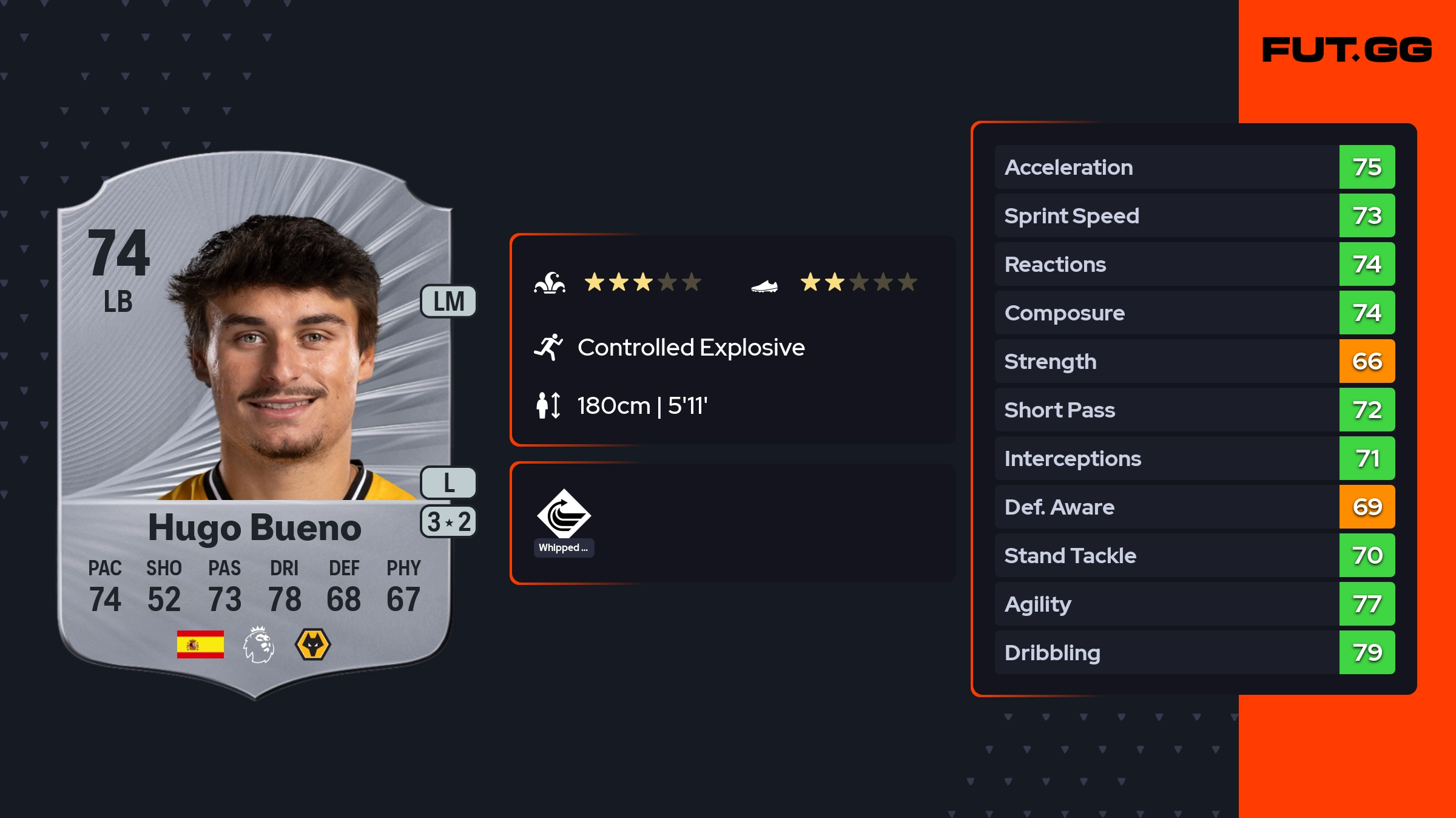
Task: Select the Hugo Bueno player card
Action: coord(255,425)
